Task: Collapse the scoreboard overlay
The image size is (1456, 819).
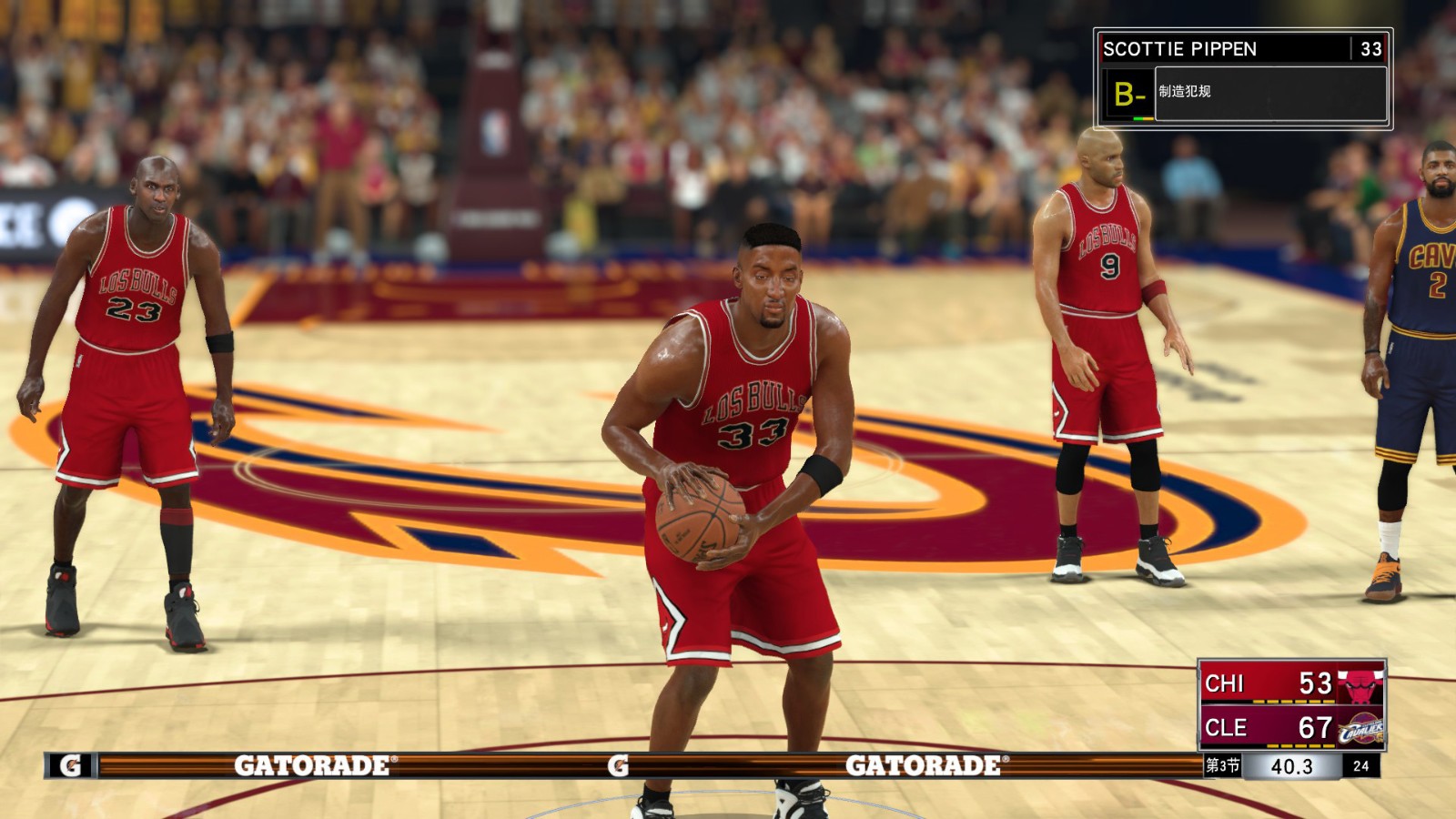Action: click(x=1292, y=705)
